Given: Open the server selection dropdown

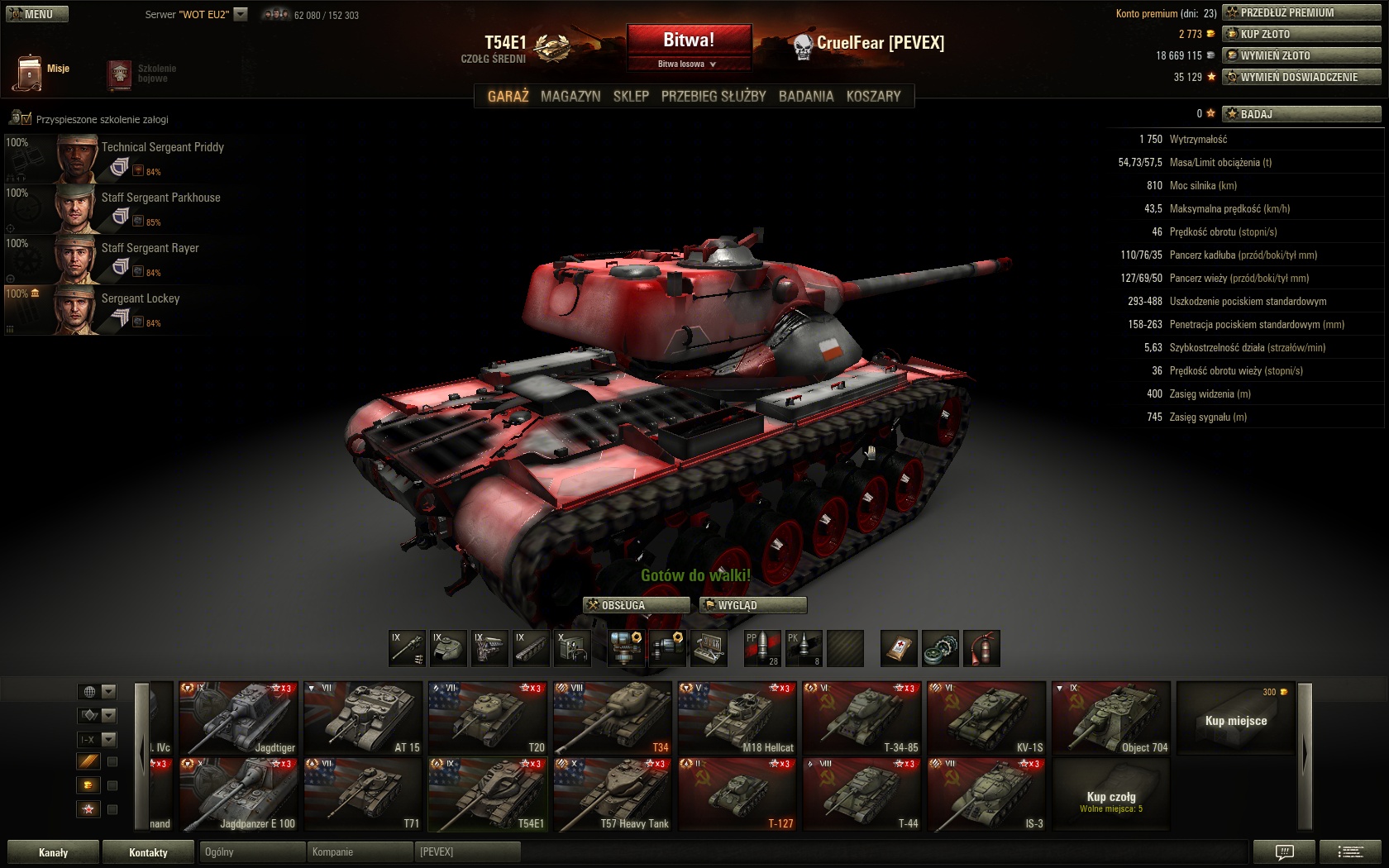Looking at the screenshot, I should pos(241,14).
